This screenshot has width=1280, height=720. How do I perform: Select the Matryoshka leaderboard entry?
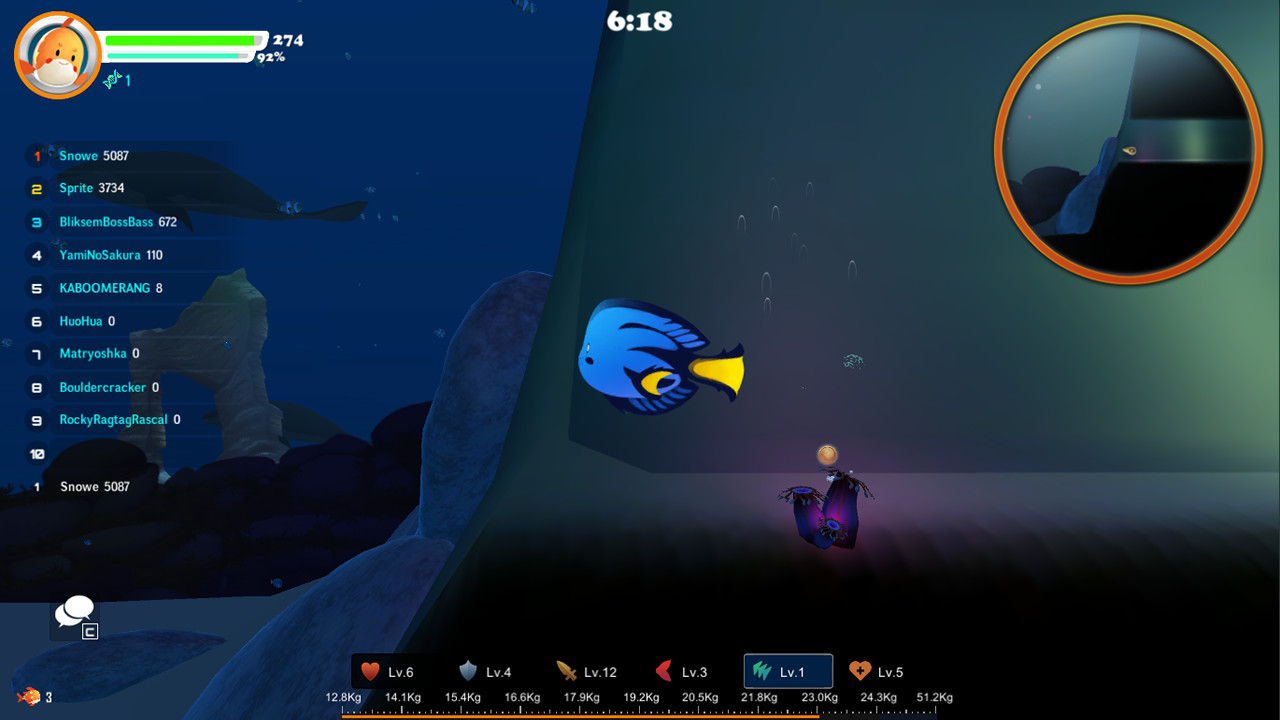(94, 353)
